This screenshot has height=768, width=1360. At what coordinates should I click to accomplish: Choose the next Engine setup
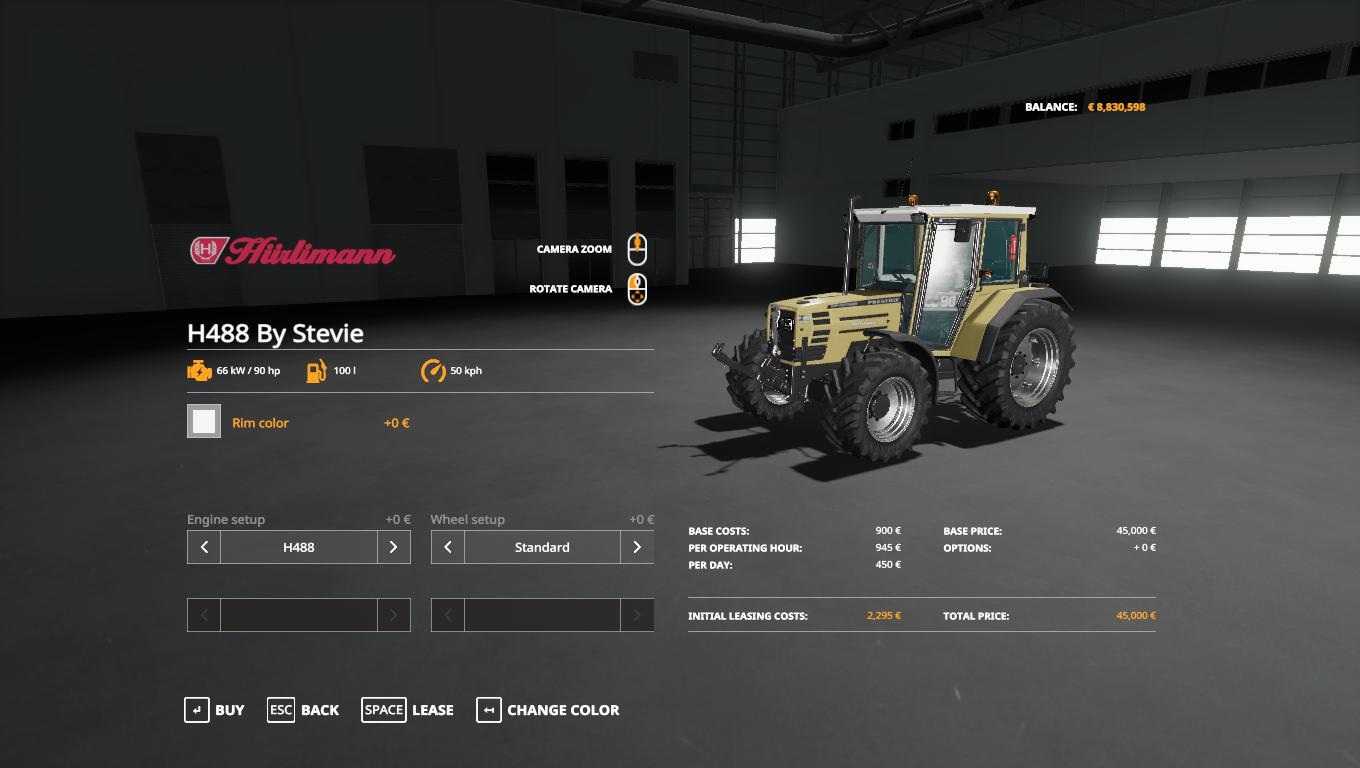coord(393,547)
